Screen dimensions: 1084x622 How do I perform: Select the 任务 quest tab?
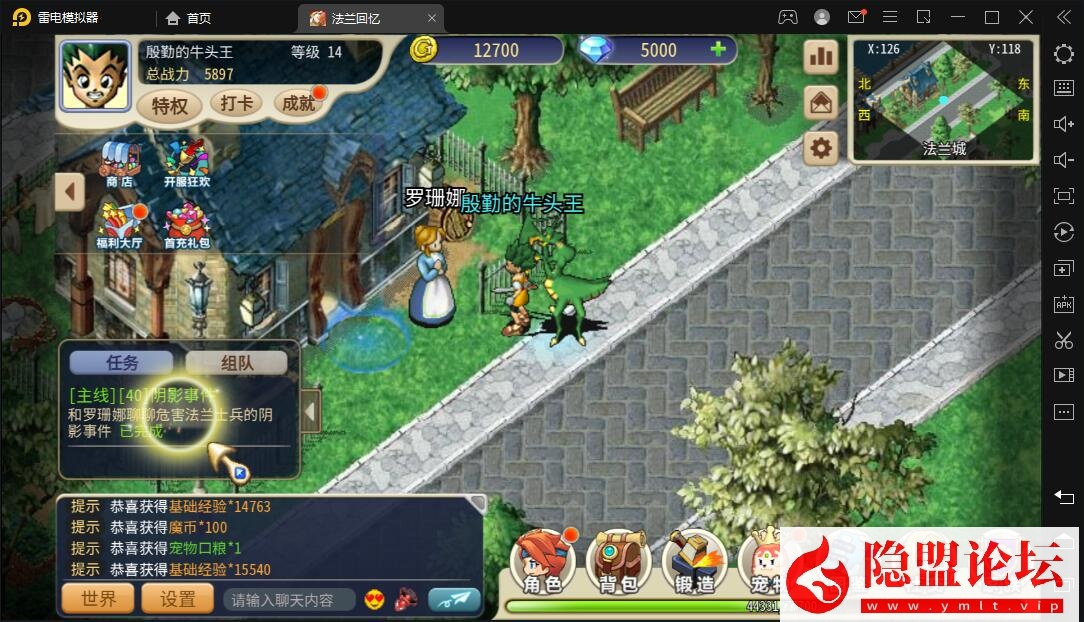point(122,364)
